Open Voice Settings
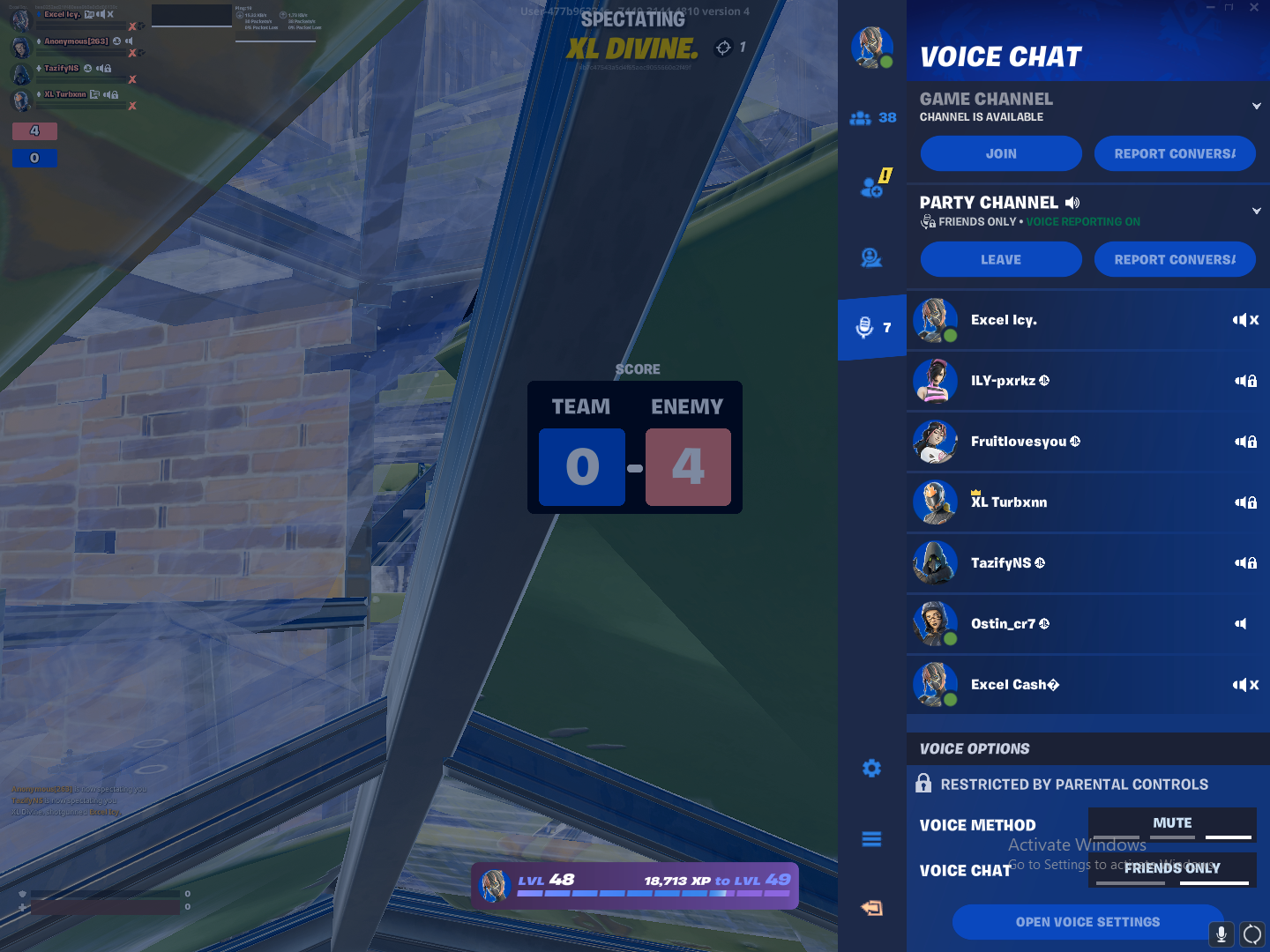This screenshot has width=1270, height=952. tap(1087, 922)
